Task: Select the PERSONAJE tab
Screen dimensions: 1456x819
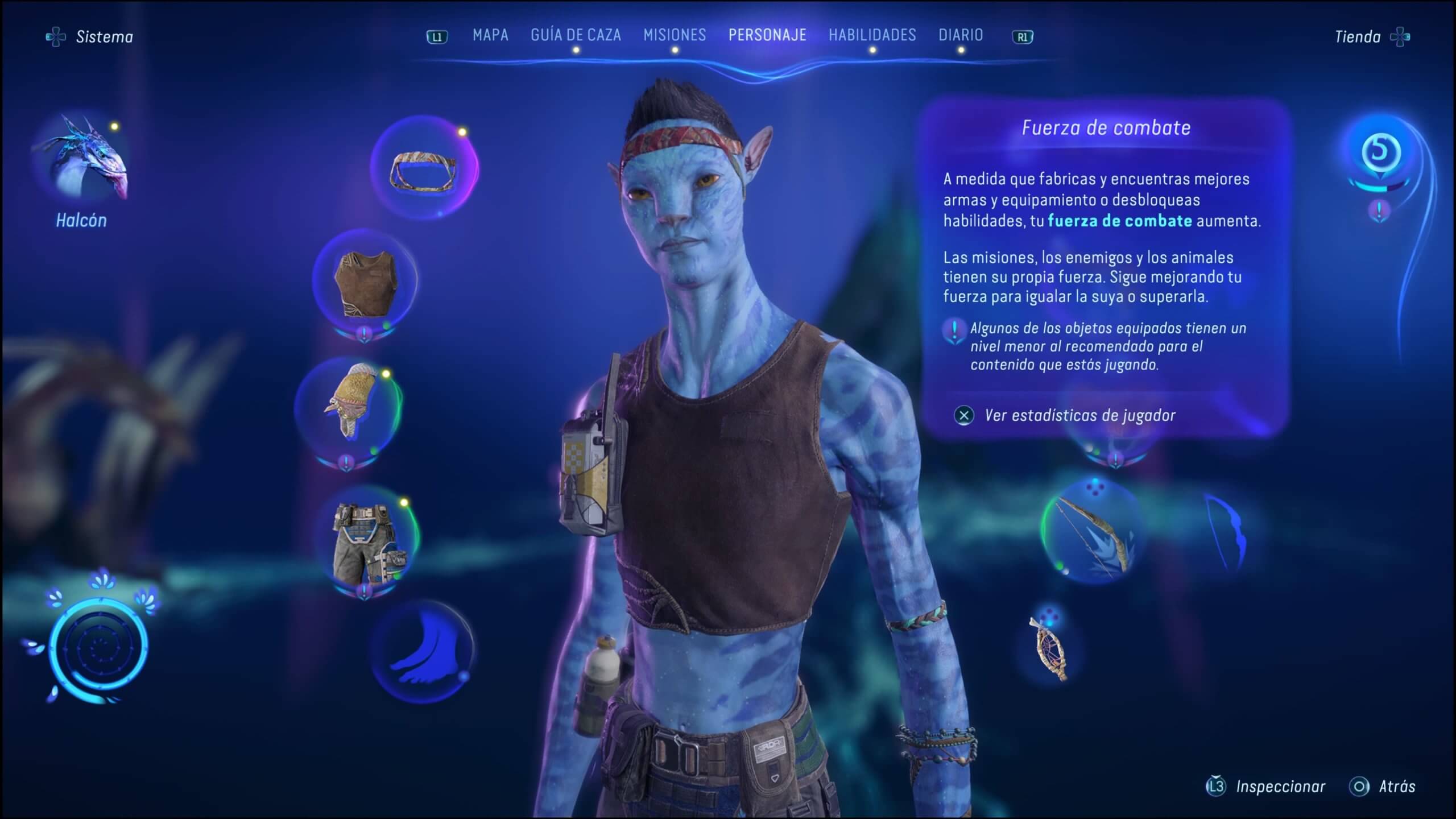Action: pos(767,35)
